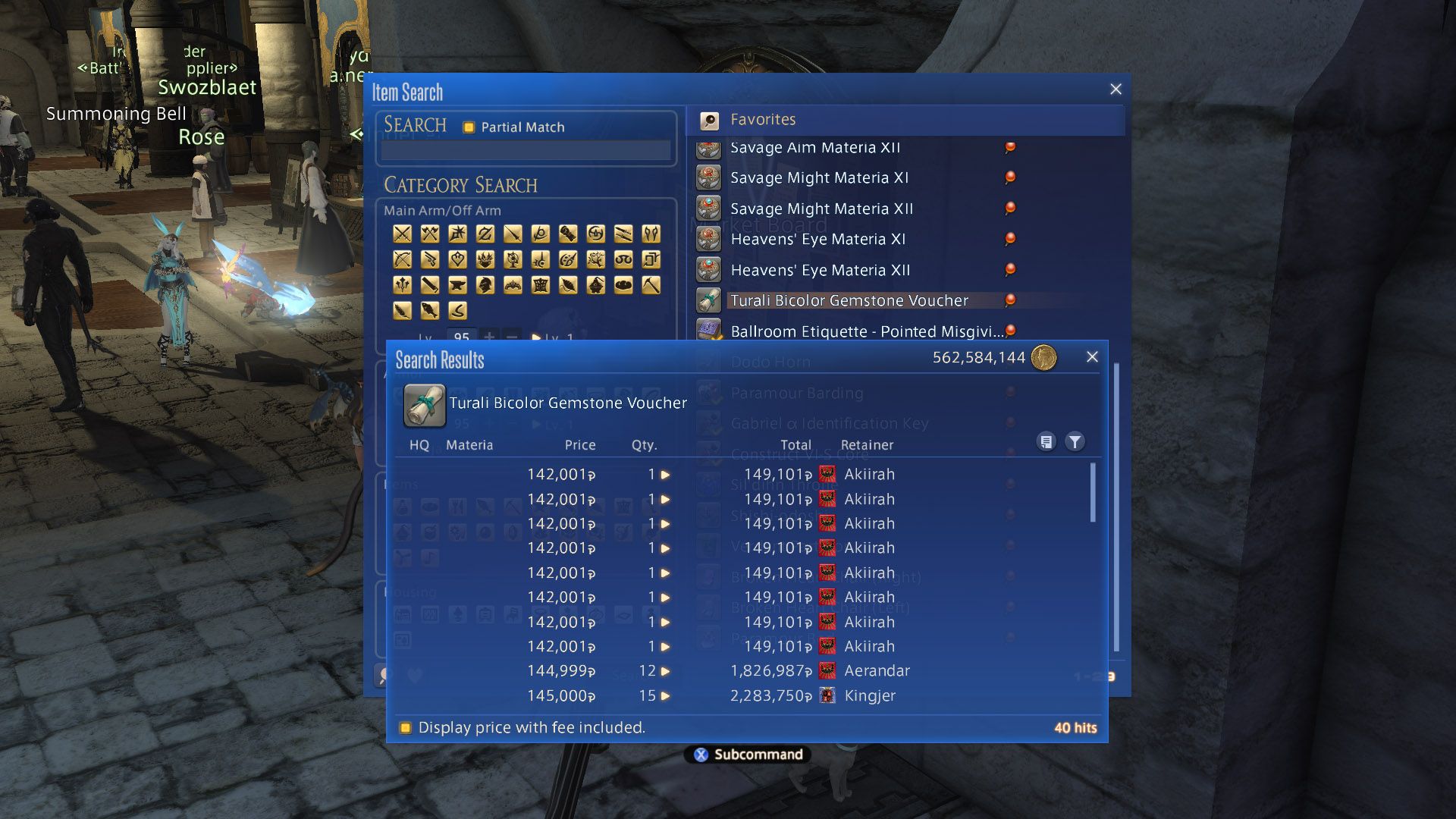
Task: Select the Archer's bow weapon category icon
Action: (402, 260)
